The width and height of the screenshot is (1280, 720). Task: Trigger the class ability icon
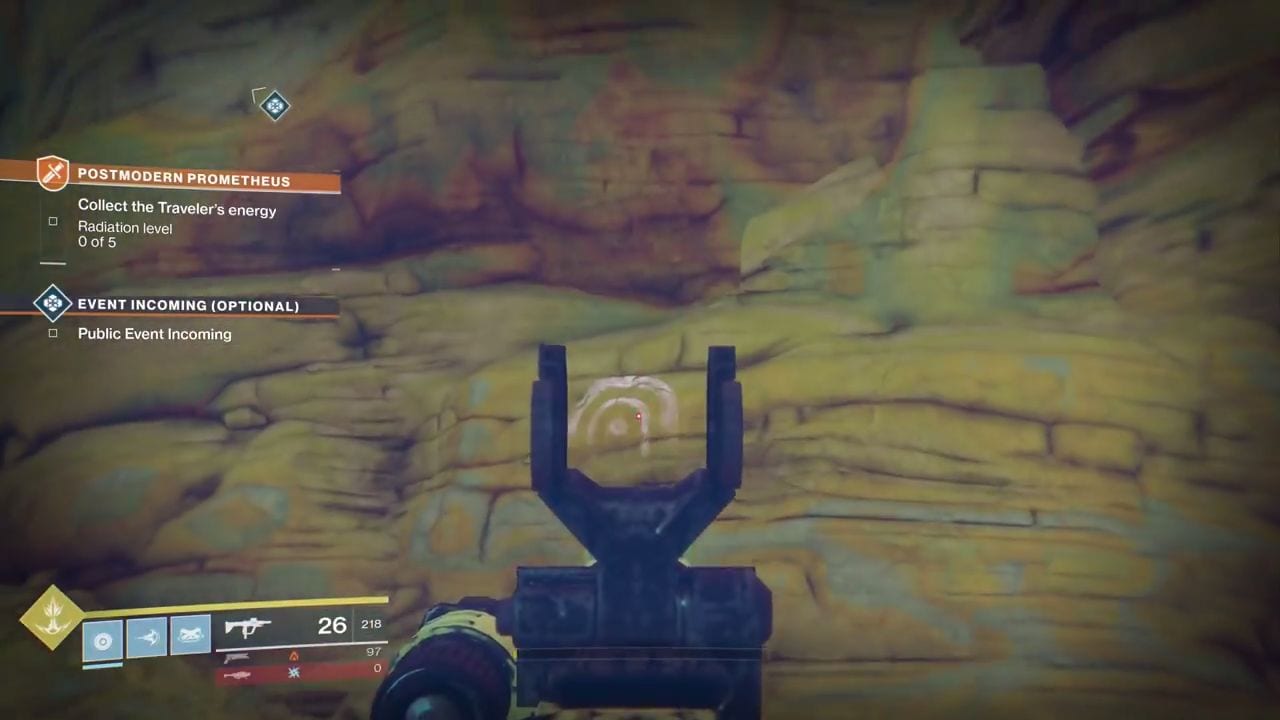pos(190,634)
